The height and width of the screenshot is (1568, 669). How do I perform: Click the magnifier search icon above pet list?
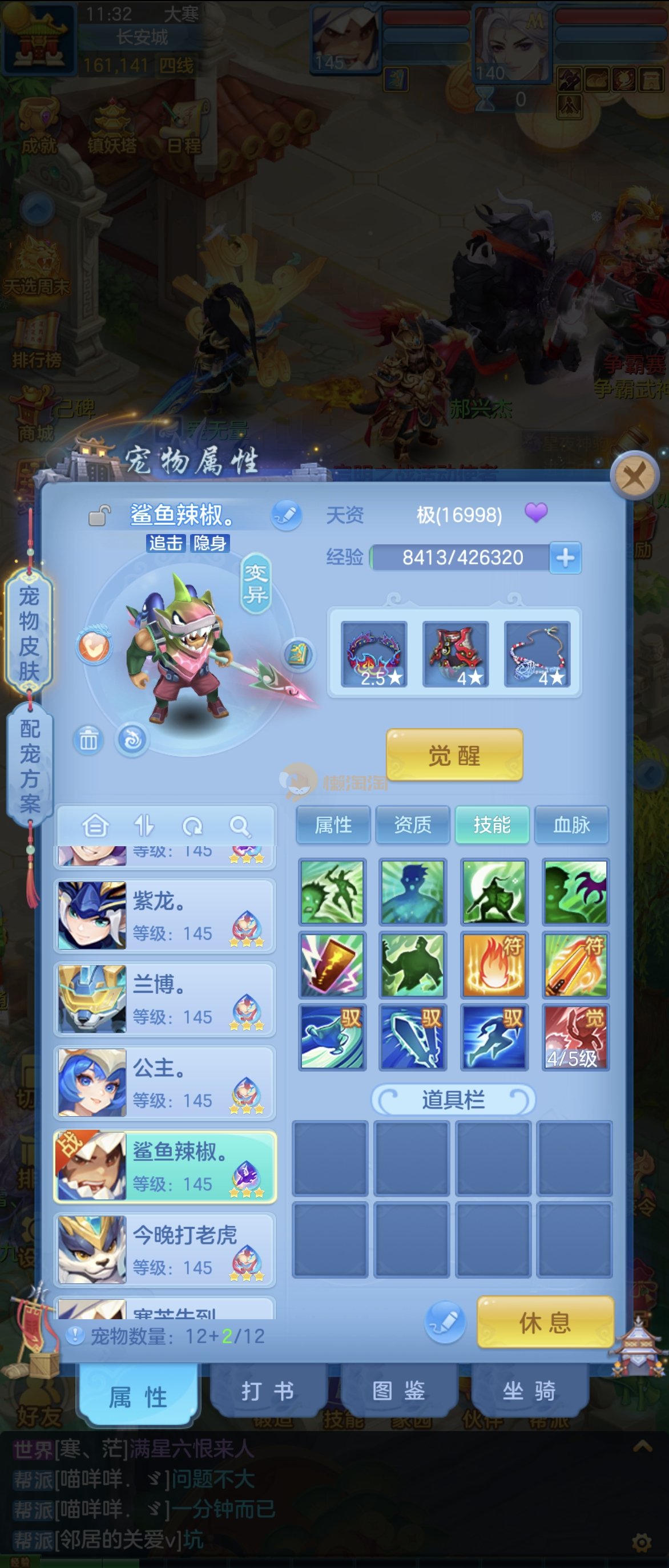(x=239, y=826)
